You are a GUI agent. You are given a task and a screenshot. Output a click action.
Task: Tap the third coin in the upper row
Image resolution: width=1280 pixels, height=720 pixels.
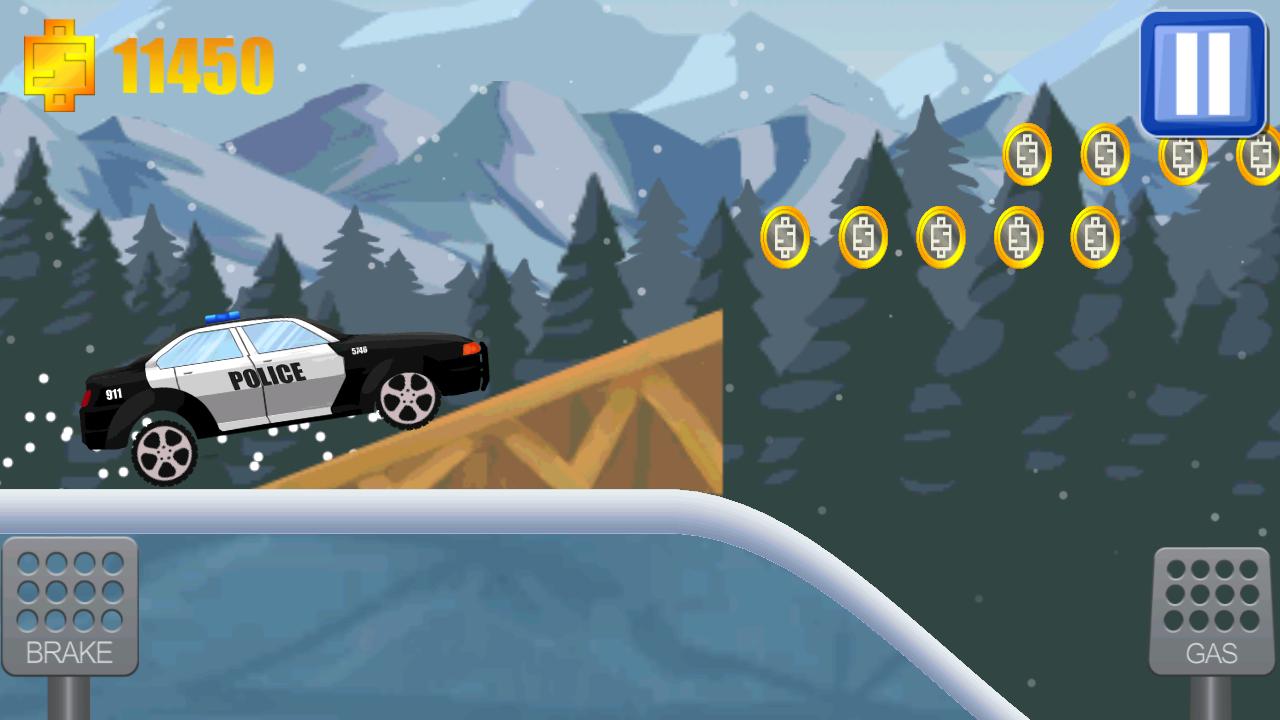tap(1182, 153)
